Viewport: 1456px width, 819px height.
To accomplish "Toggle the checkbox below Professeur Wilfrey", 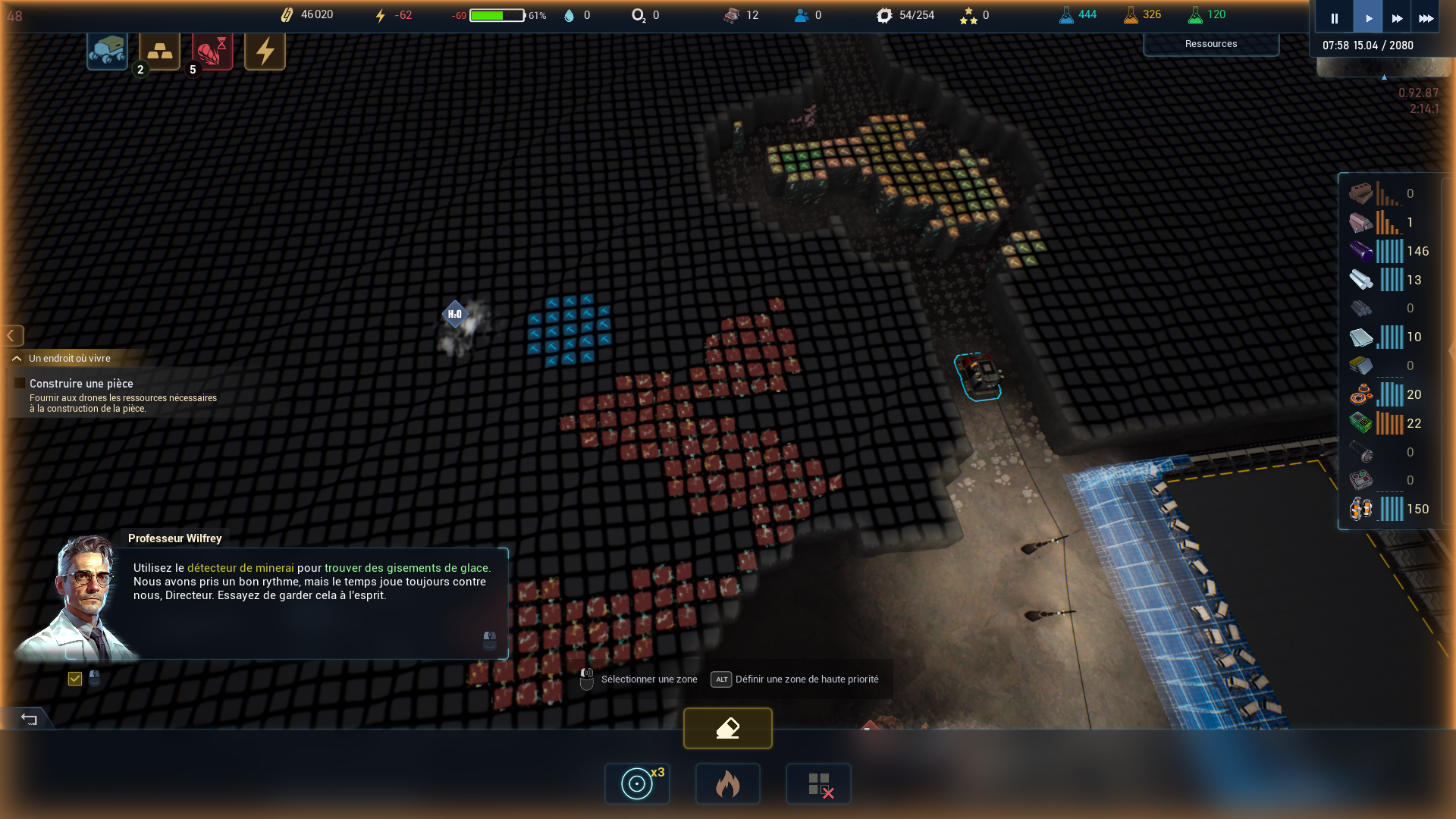I will click(x=75, y=679).
